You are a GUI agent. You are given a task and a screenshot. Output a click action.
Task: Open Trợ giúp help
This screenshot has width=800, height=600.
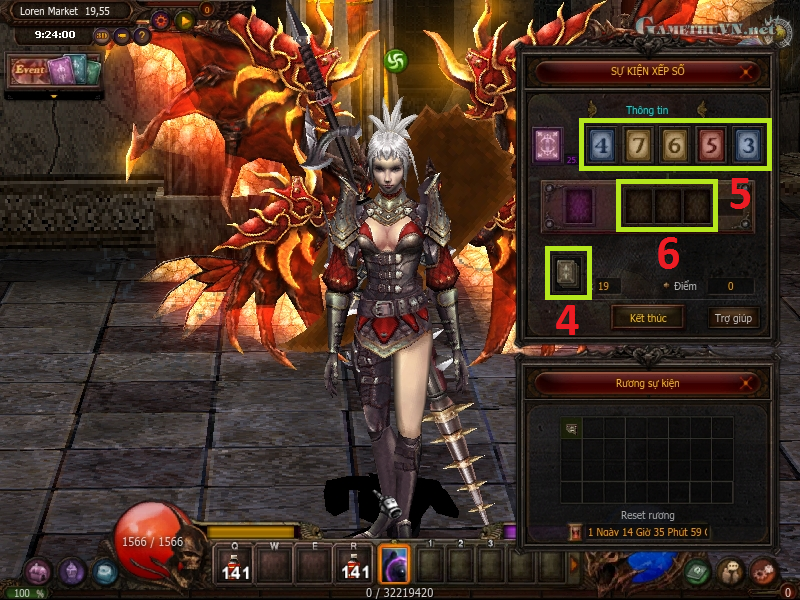735,319
